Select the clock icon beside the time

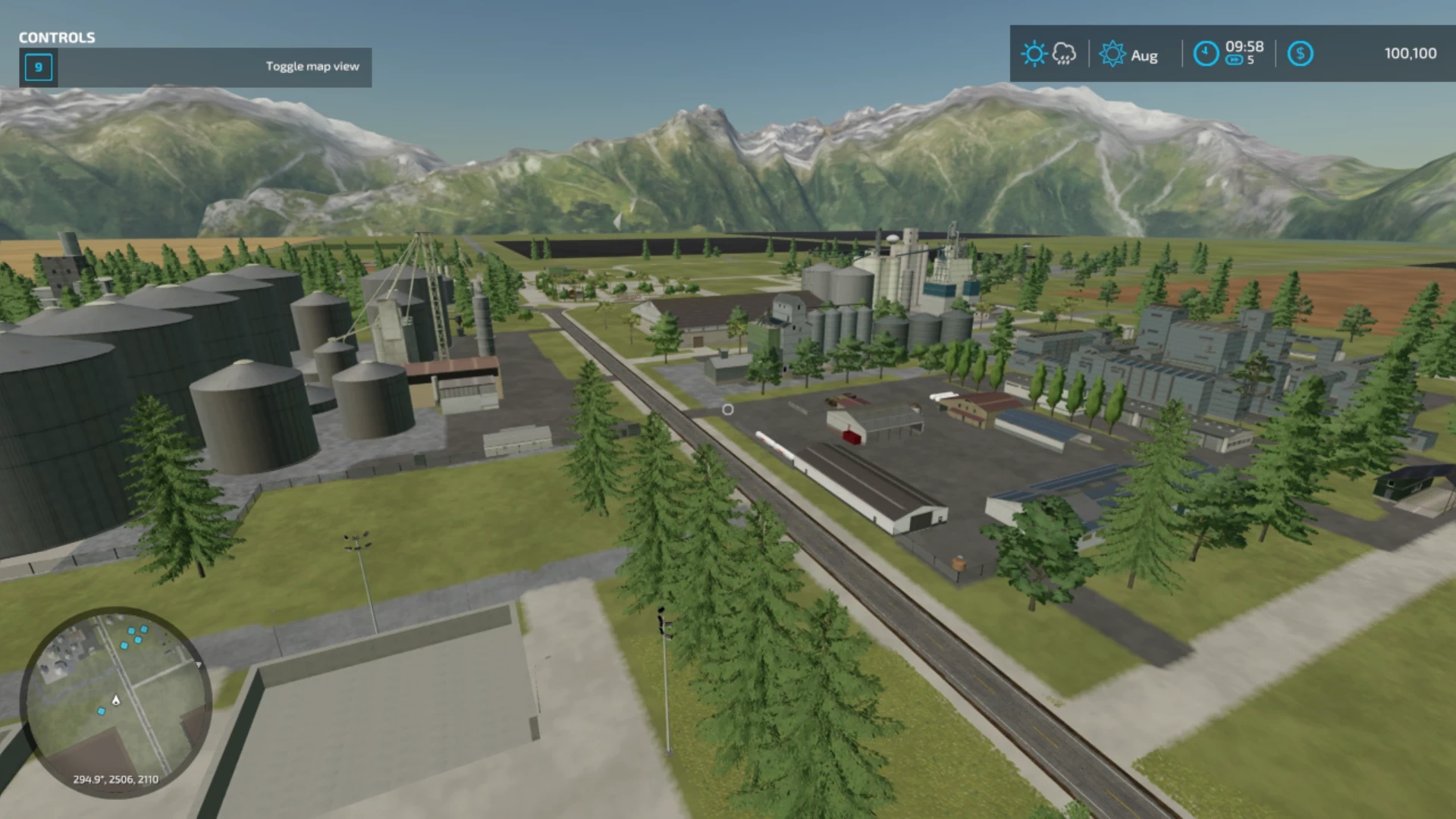(1206, 54)
